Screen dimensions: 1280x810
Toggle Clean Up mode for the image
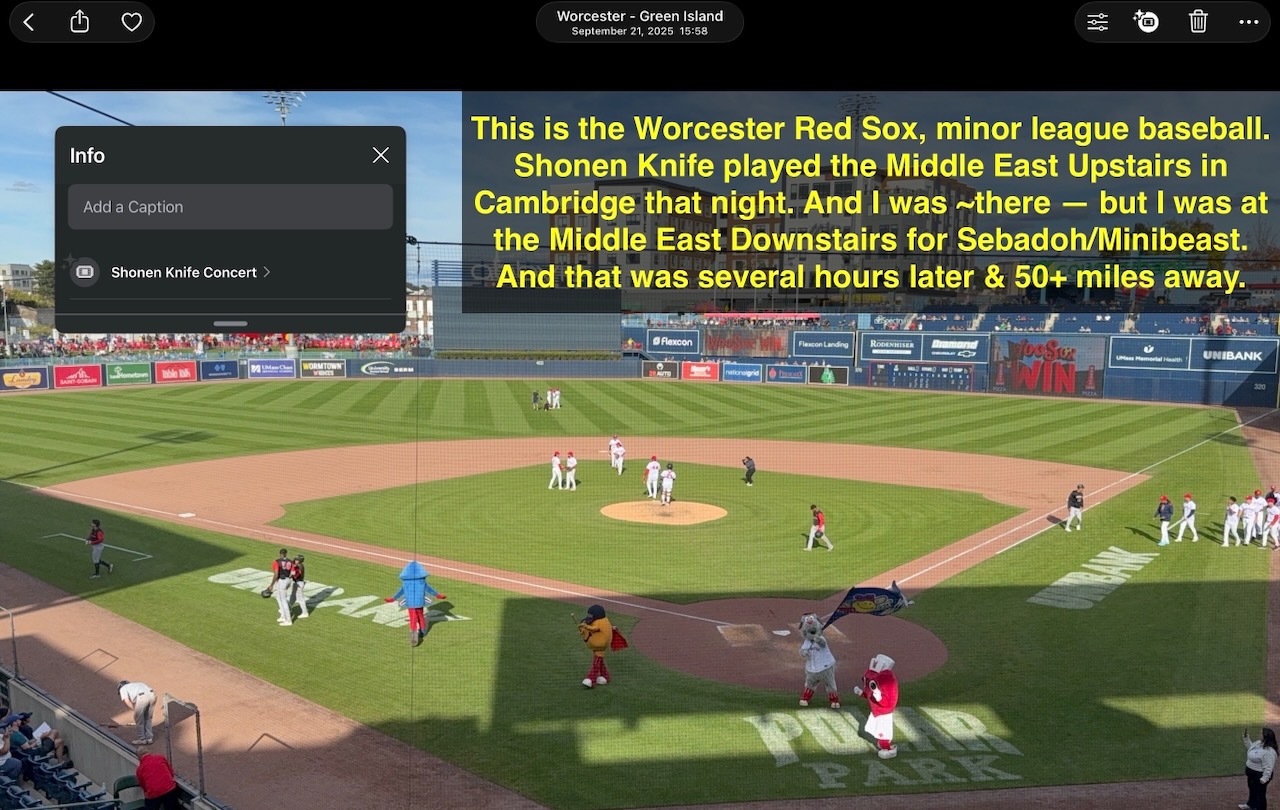(x=1146, y=21)
